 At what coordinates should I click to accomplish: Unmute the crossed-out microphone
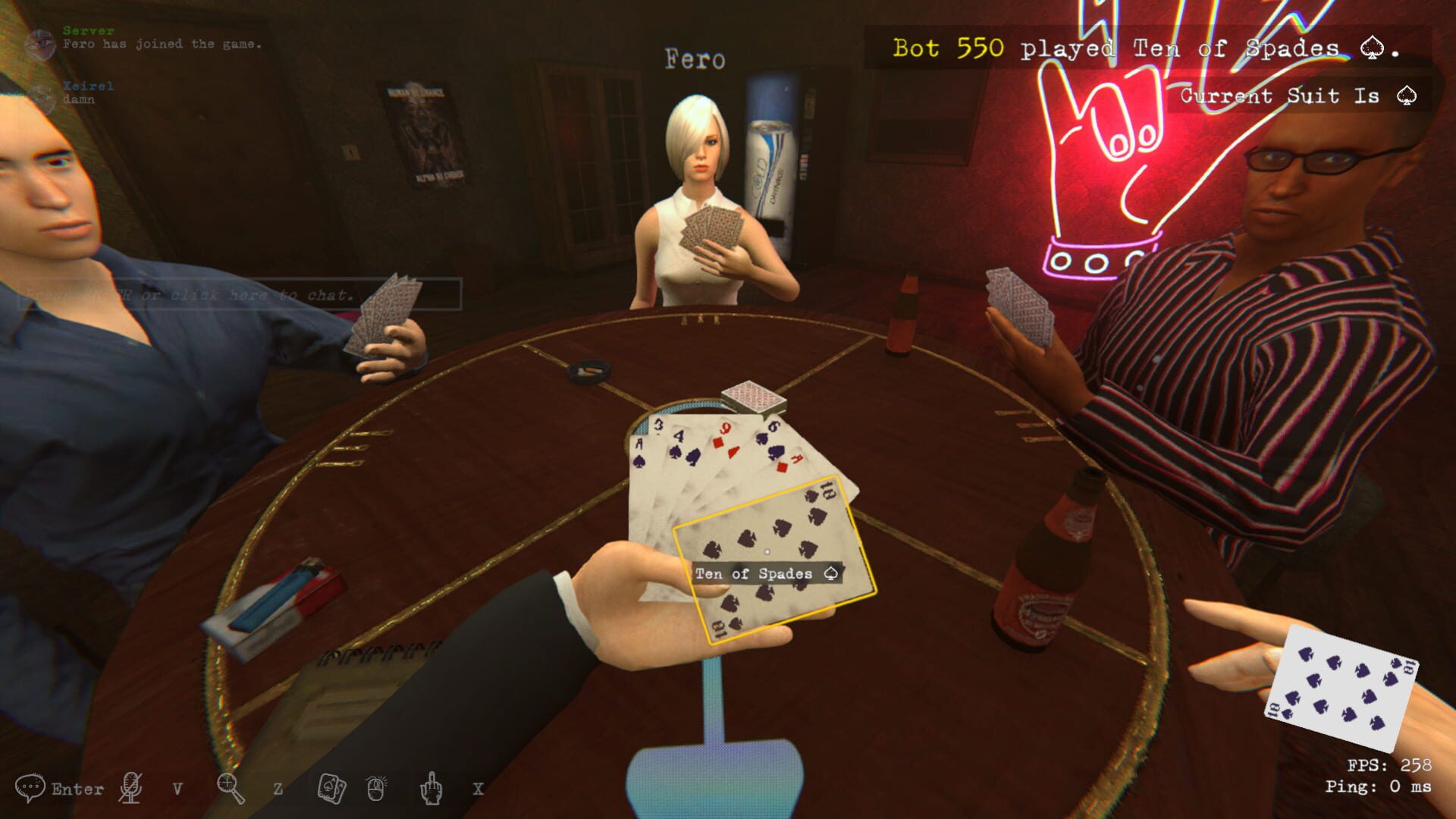[x=130, y=789]
